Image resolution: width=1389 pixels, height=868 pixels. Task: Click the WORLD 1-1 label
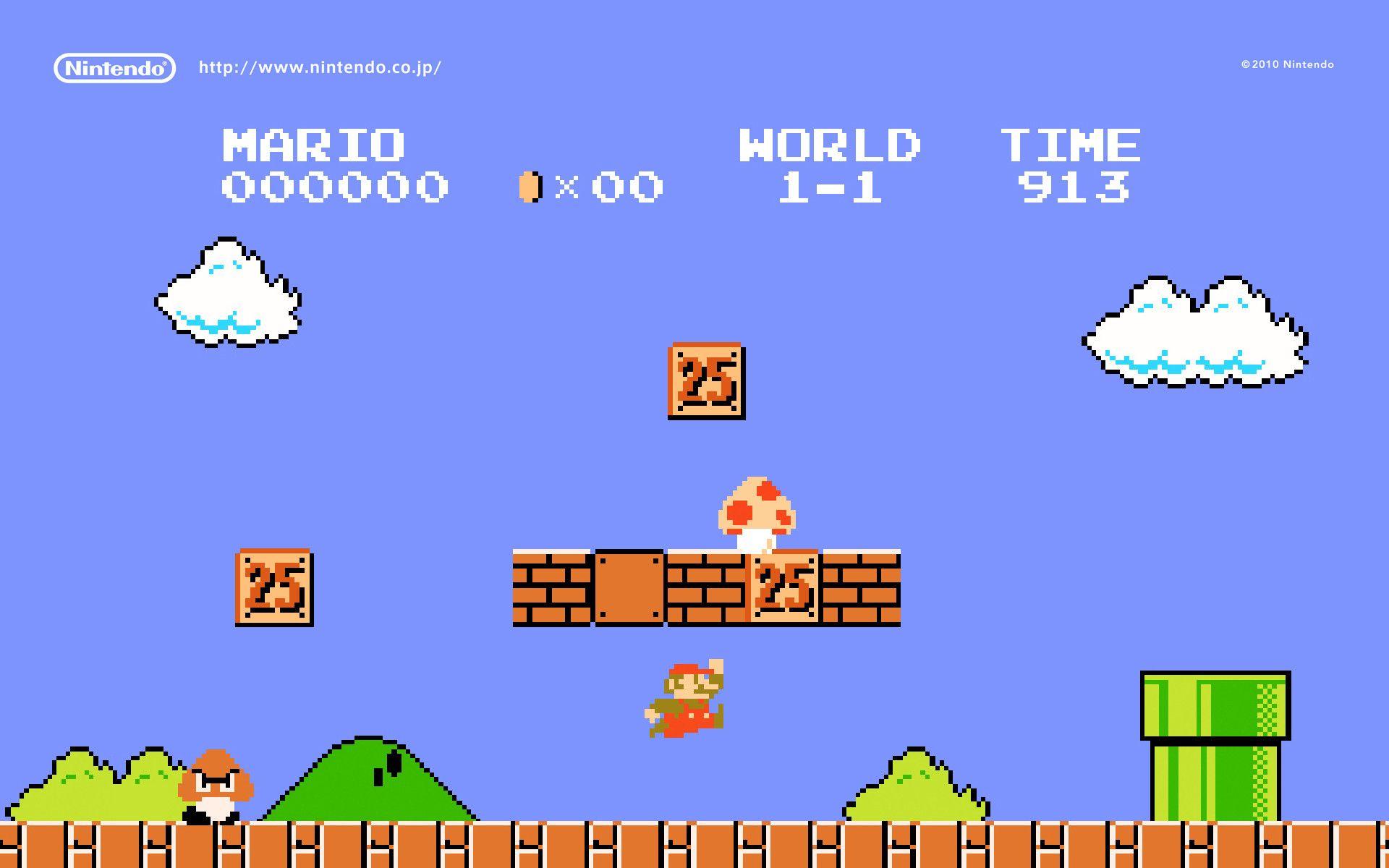(x=828, y=166)
